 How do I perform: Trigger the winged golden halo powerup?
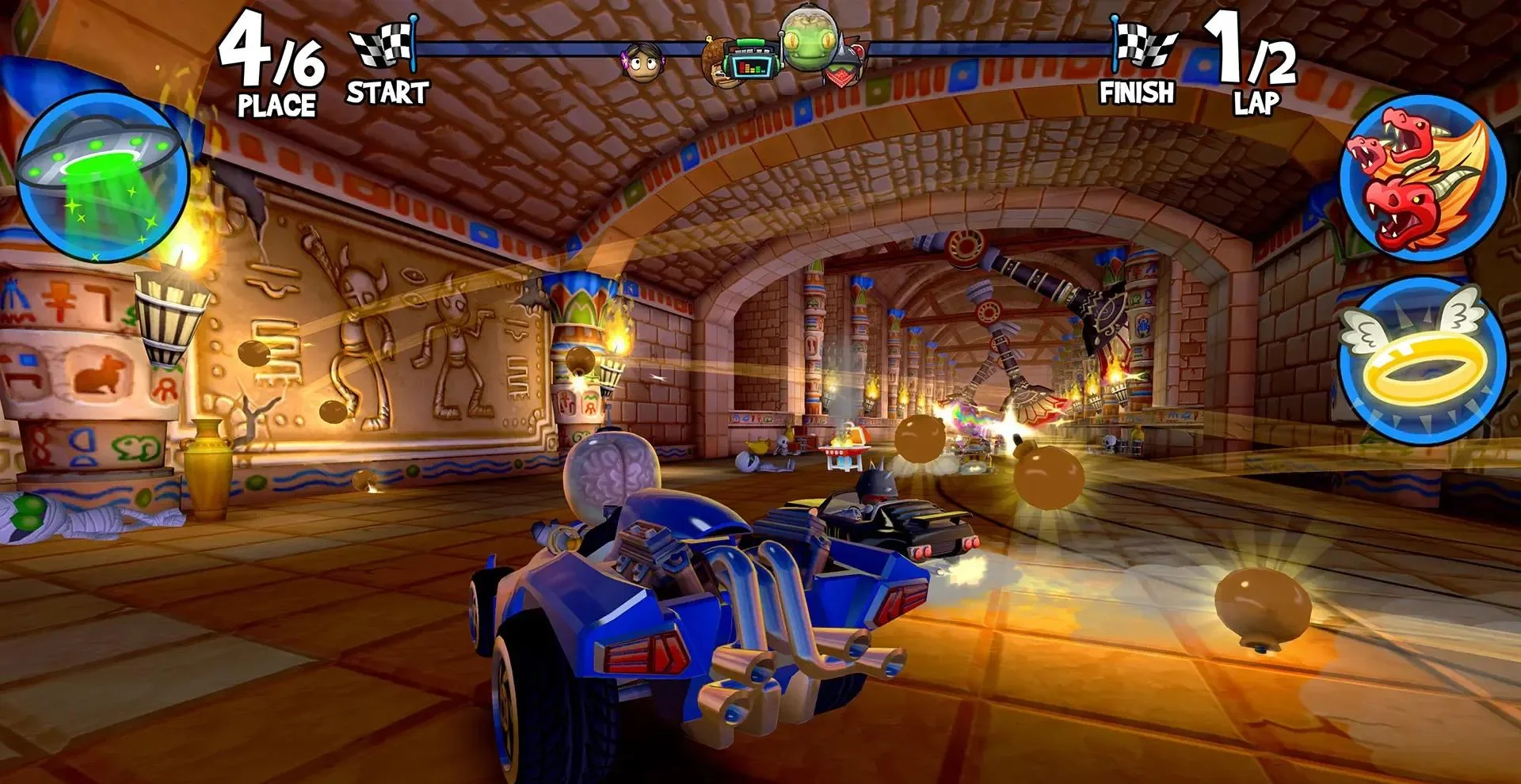click(x=1421, y=358)
